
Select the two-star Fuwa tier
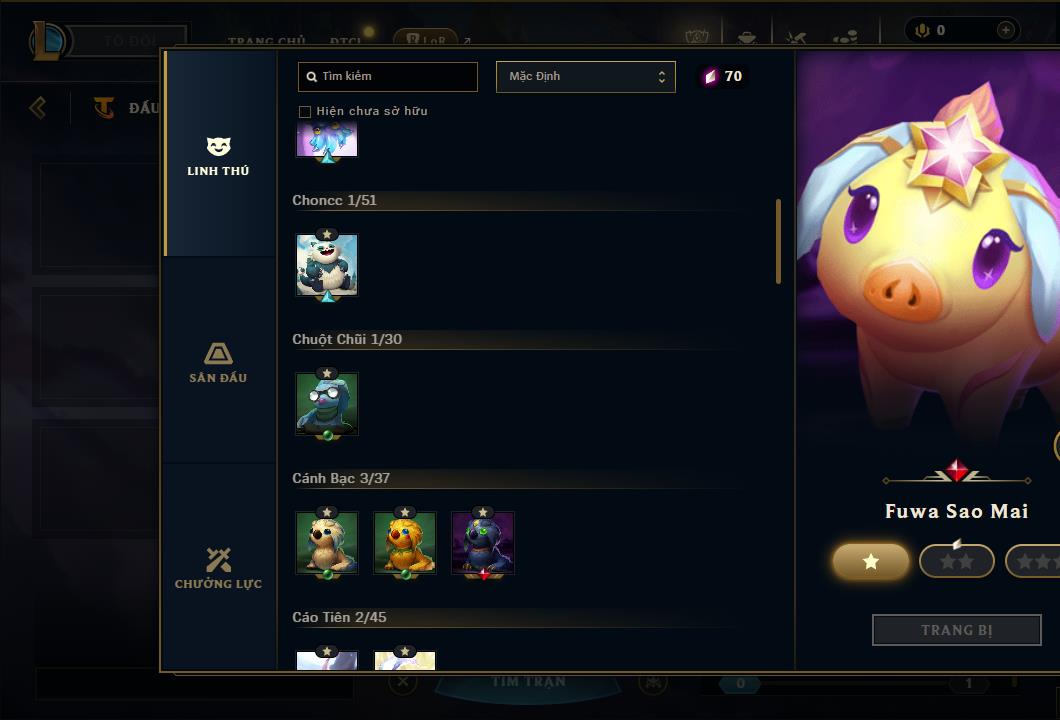coord(956,561)
